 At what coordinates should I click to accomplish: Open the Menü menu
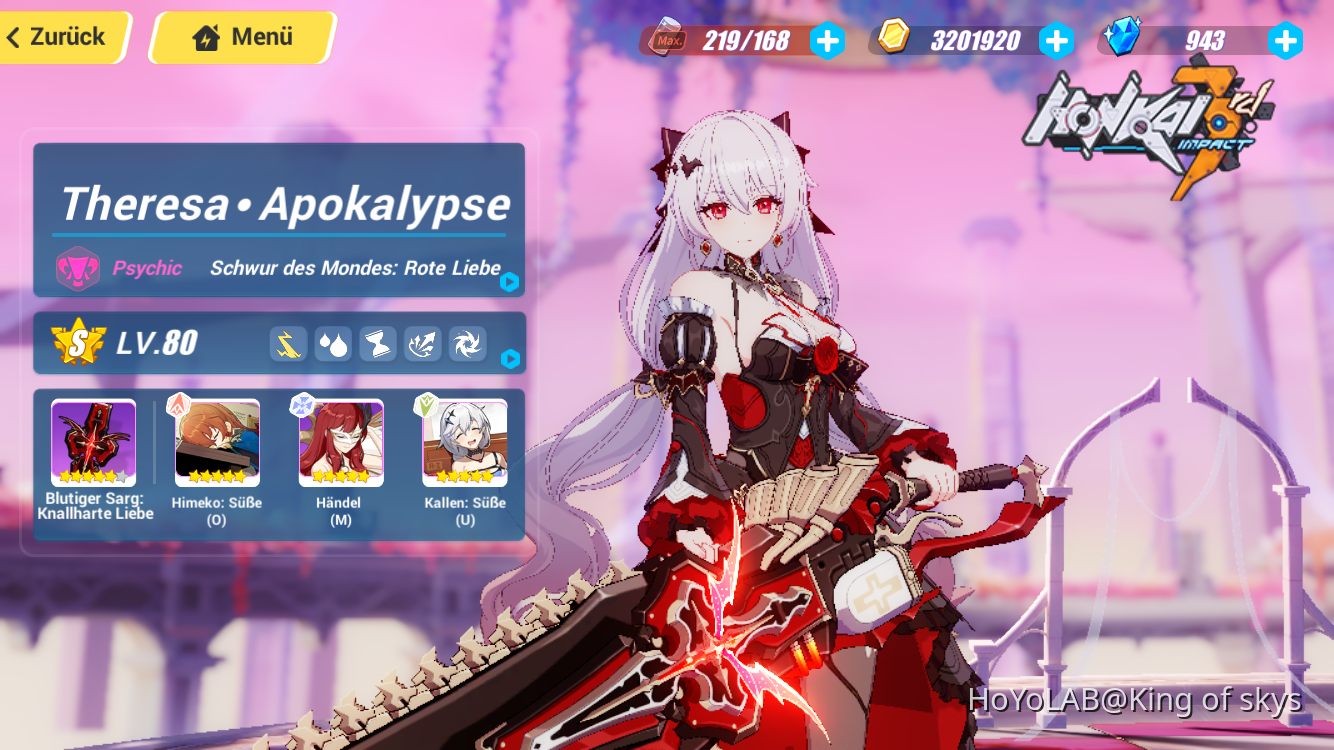pos(238,37)
